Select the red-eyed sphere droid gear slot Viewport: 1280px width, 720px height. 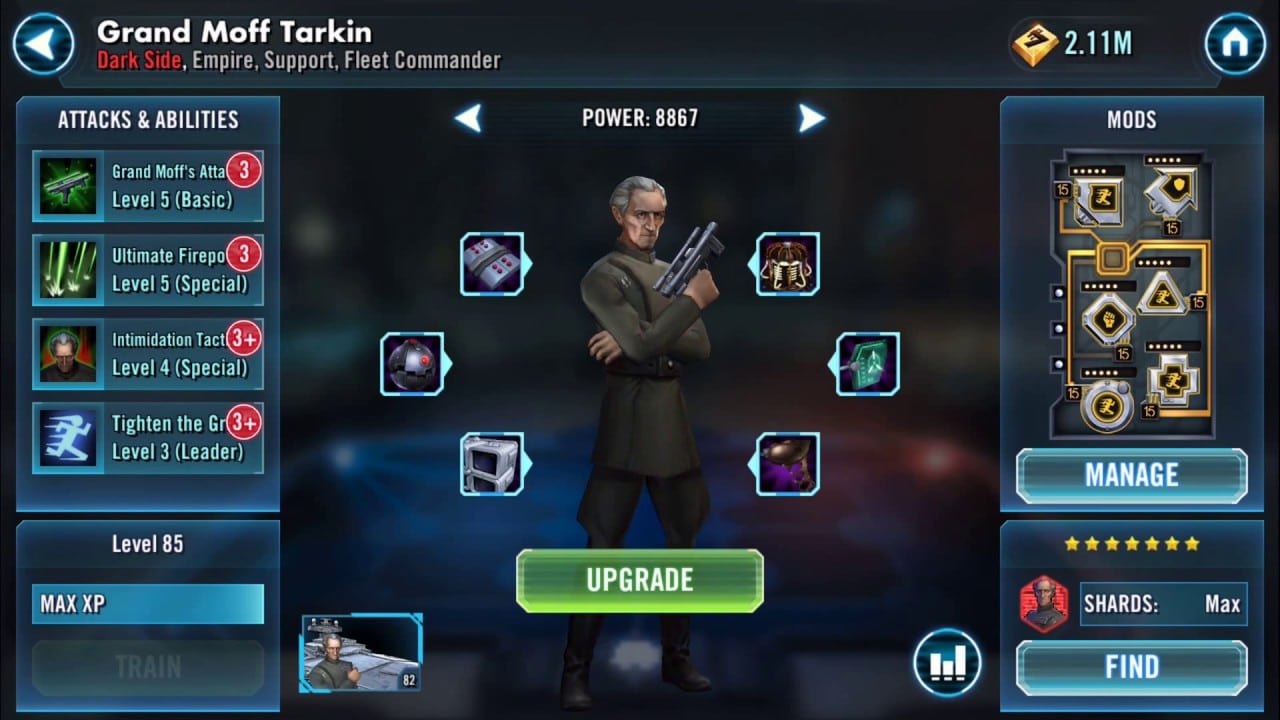click(x=411, y=364)
